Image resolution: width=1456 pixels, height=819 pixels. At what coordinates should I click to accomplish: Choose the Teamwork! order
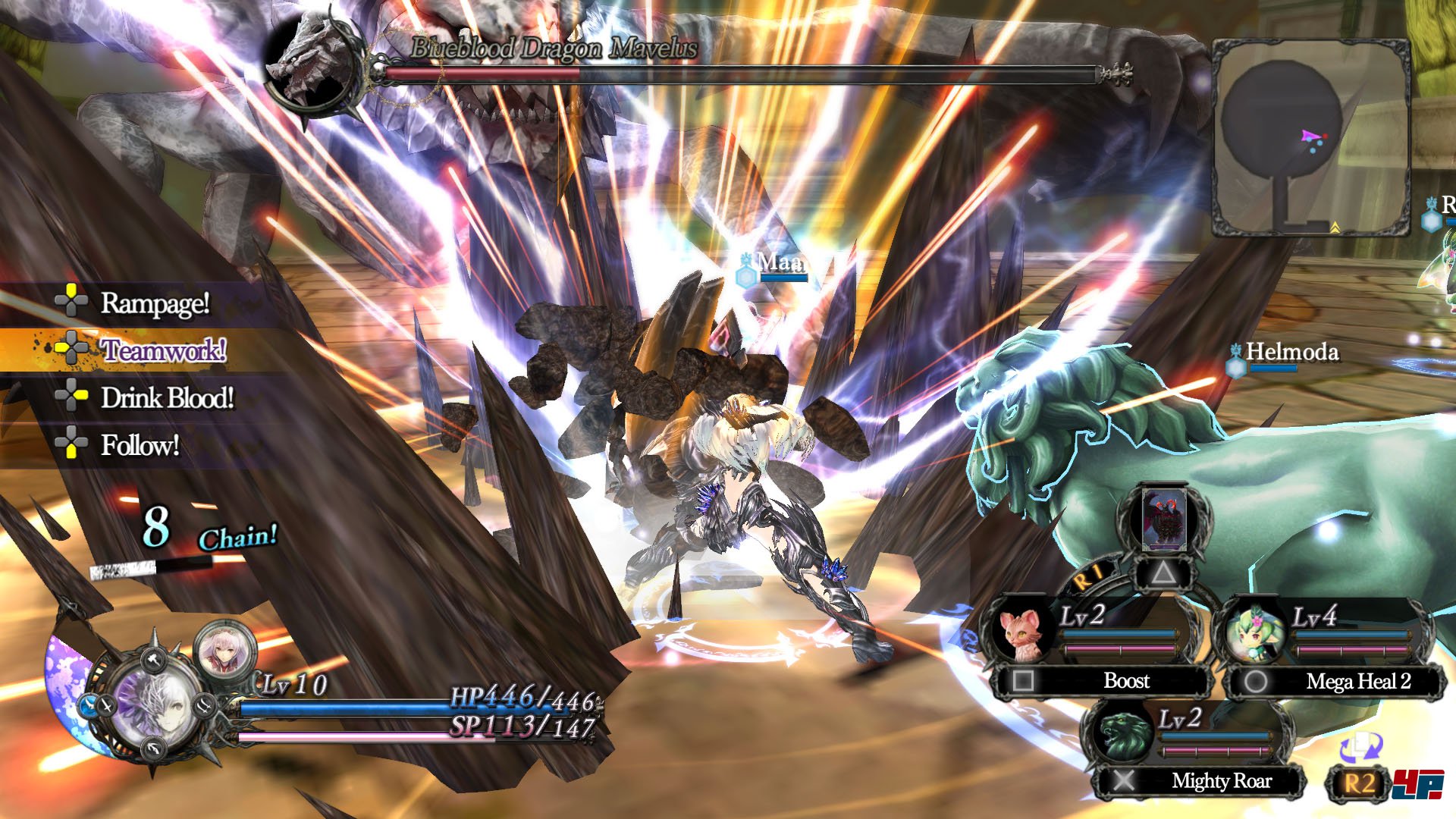point(163,350)
